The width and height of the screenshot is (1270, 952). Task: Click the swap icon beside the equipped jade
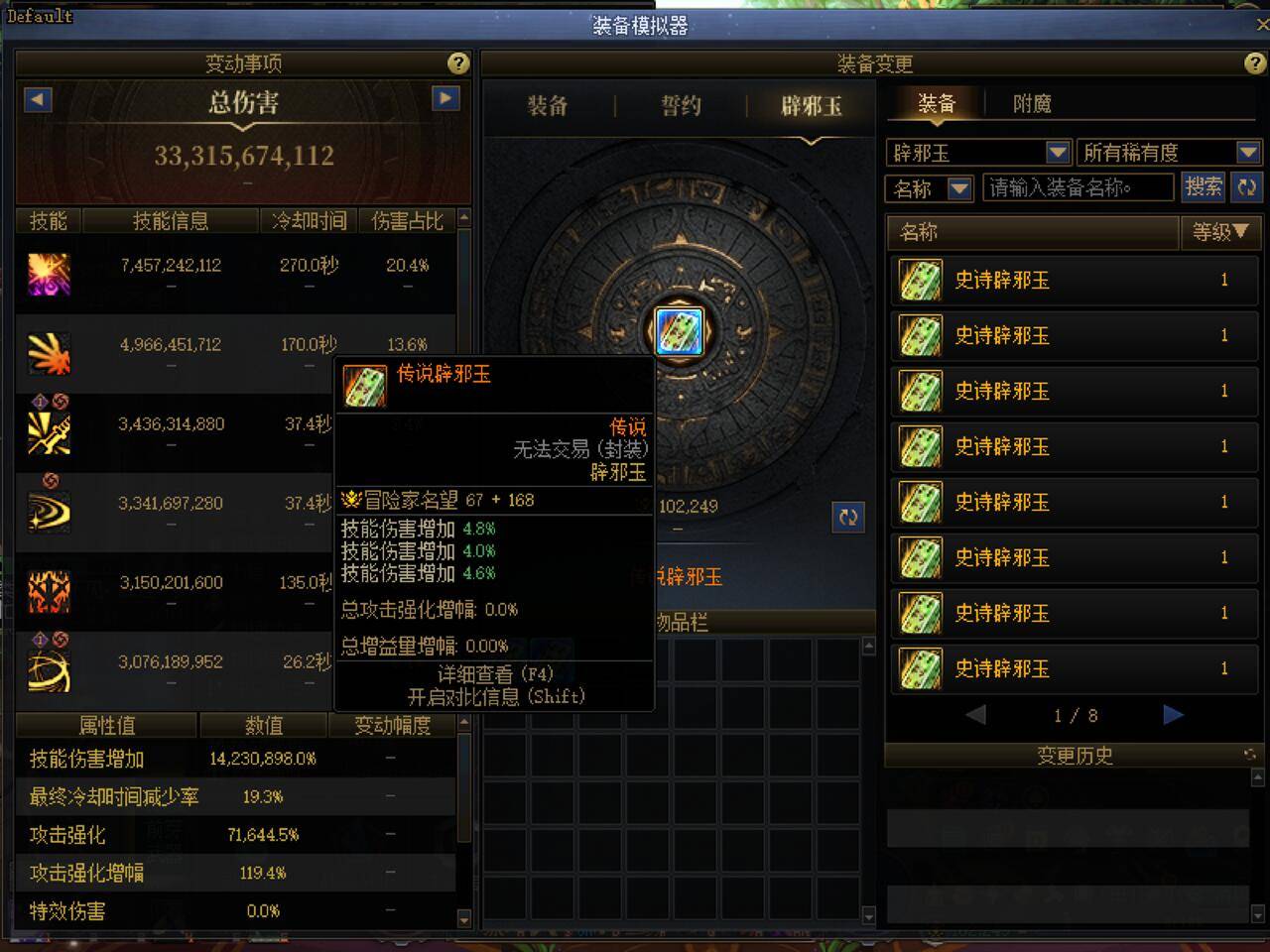click(x=848, y=517)
